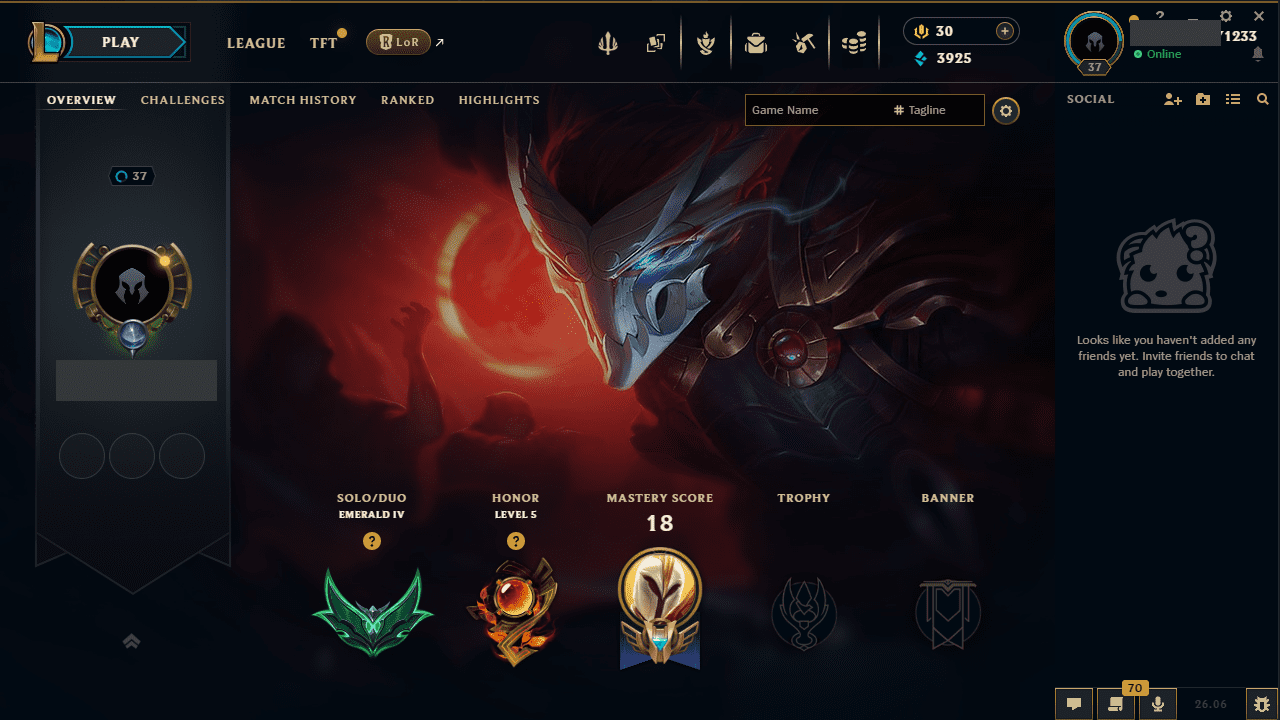Collapse the profile sidebar chevron

[x=131, y=641]
